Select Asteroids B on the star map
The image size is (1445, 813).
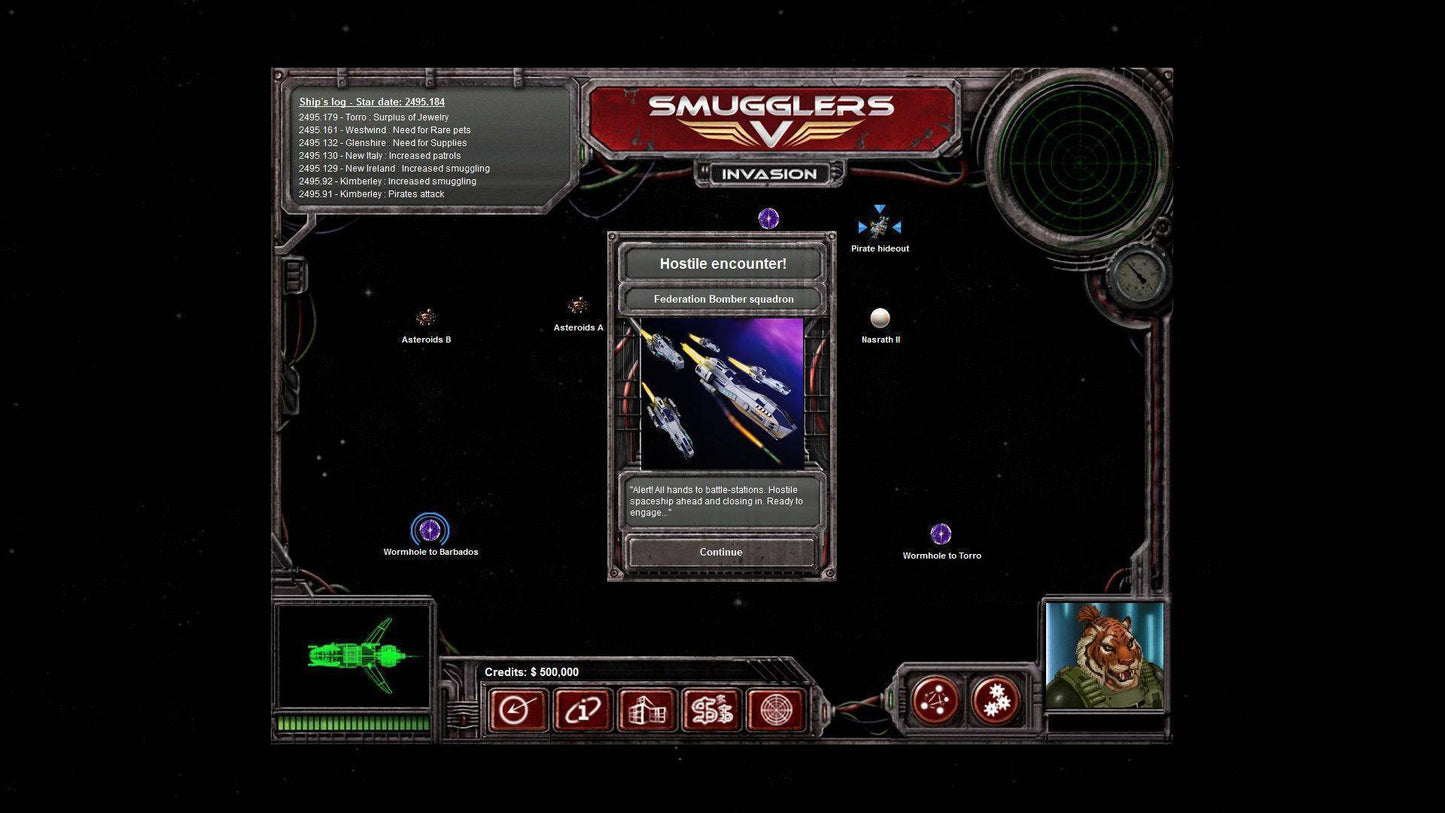[426, 317]
